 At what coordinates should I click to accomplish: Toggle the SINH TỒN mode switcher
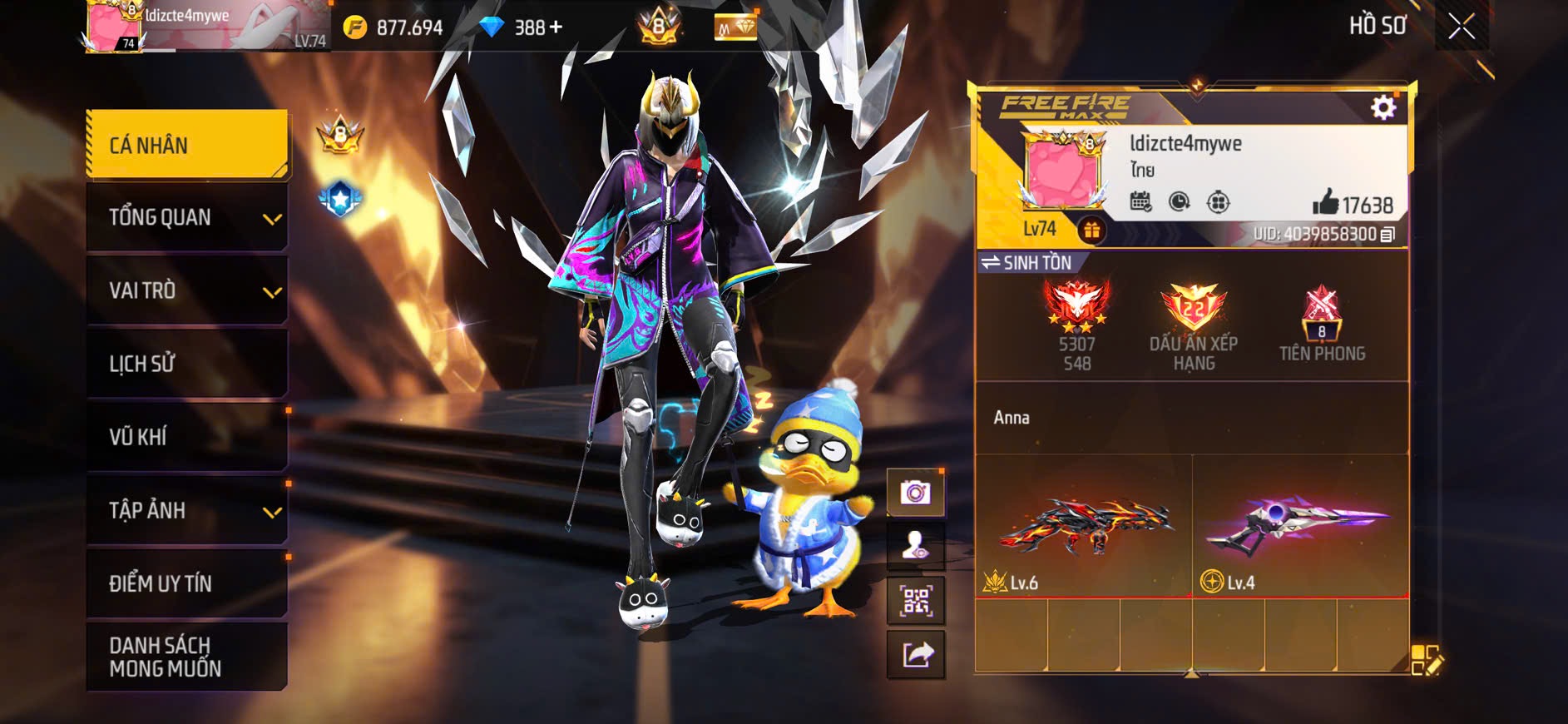coord(1026,263)
